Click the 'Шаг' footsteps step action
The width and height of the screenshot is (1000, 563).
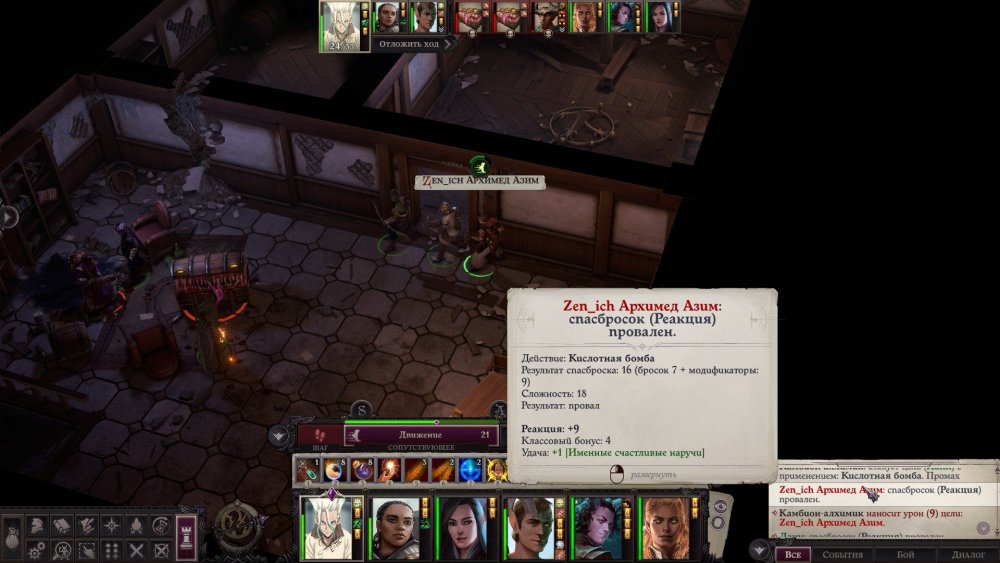320,435
